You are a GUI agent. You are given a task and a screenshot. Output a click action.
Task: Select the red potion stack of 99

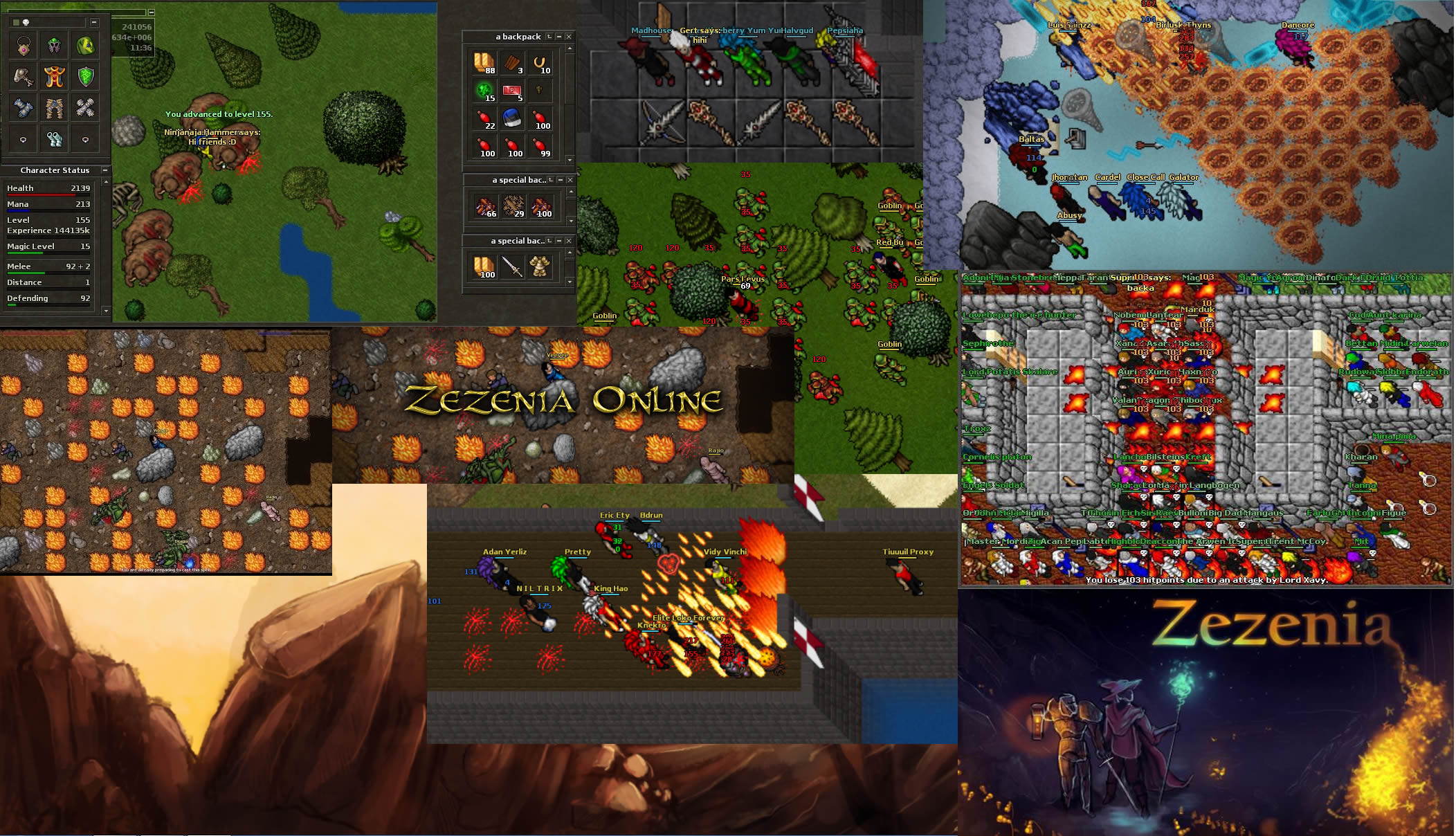(x=540, y=146)
